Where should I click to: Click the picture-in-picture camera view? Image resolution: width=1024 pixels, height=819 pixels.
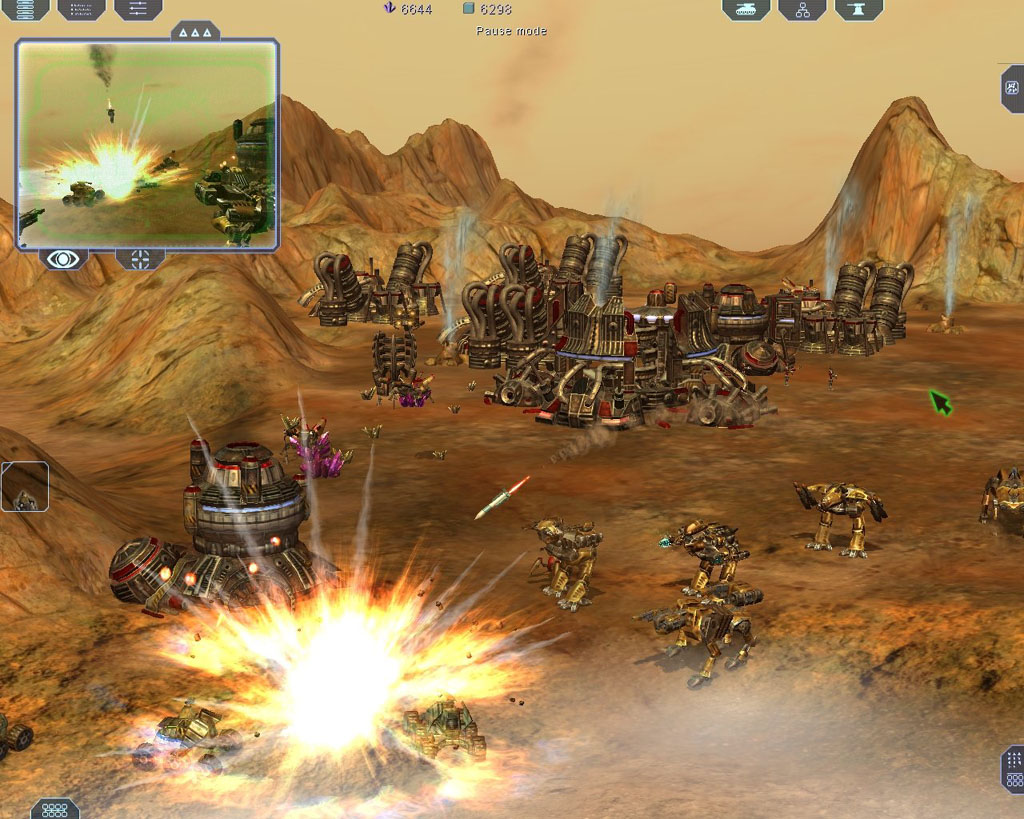[x=146, y=144]
